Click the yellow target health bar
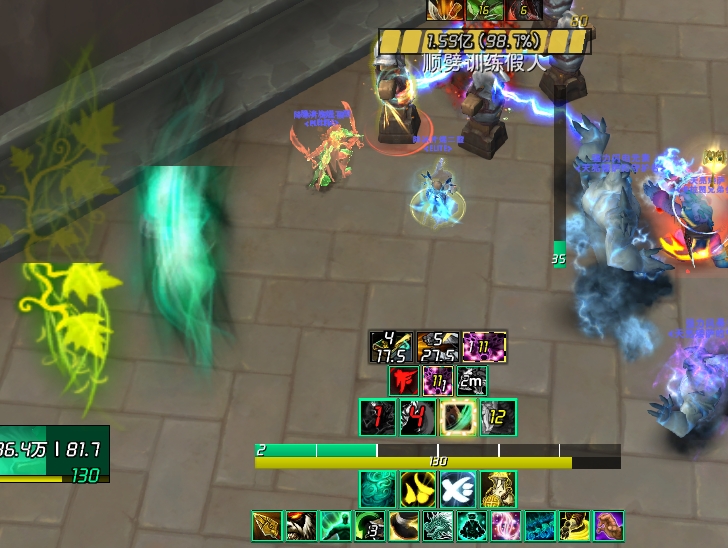 click(484, 41)
